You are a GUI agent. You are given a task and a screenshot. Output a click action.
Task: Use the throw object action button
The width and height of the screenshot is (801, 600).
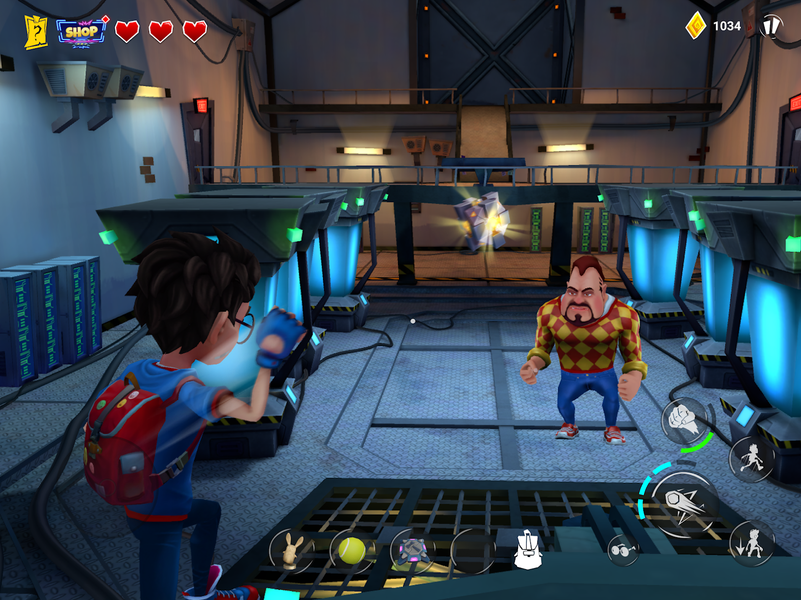(684, 504)
